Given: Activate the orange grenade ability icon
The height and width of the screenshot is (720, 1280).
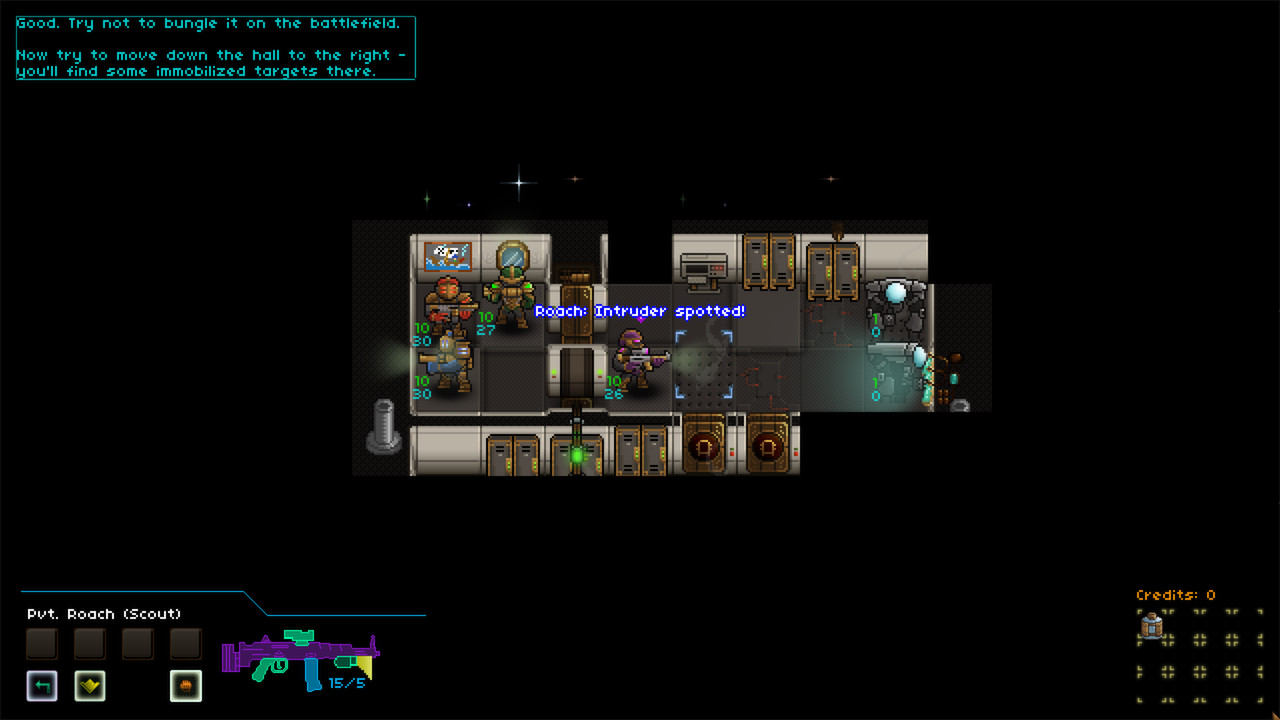Looking at the screenshot, I should 185,686.
